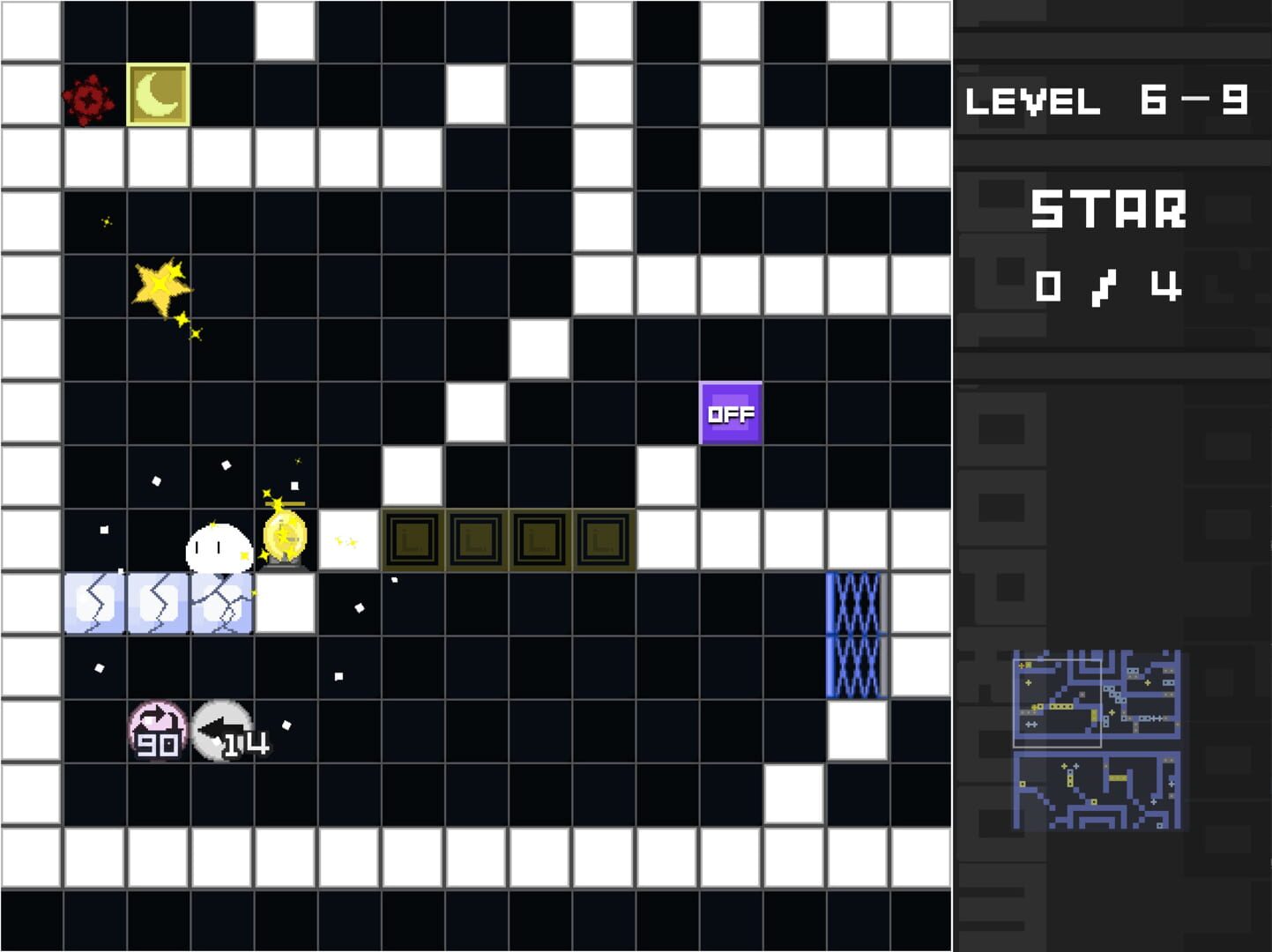Click the golden moon exit tile
The image size is (1272, 952).
tap(157, 95)
